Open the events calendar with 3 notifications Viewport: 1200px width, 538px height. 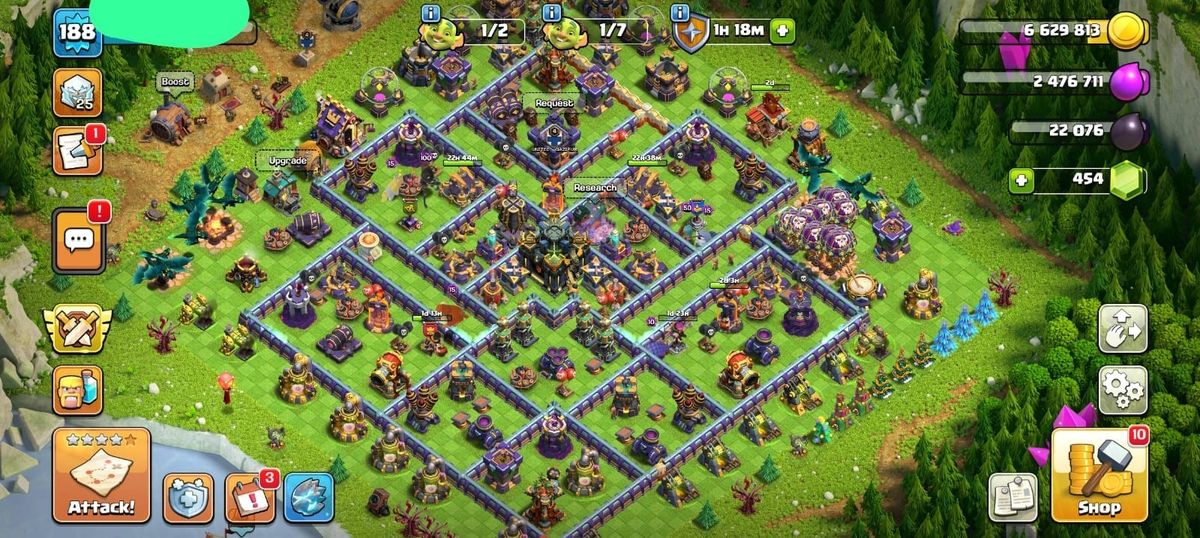(250, 497)
